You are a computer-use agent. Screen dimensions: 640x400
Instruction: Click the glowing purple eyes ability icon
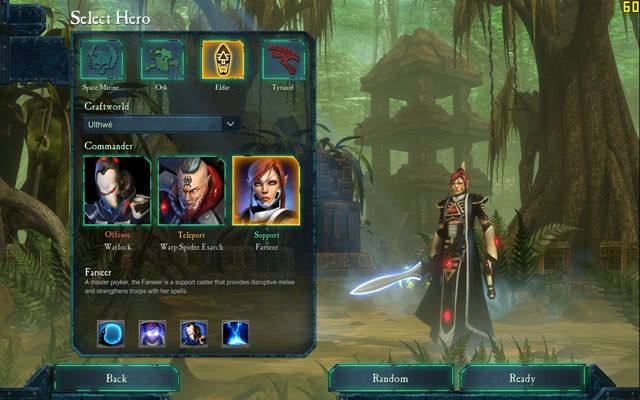152,333
